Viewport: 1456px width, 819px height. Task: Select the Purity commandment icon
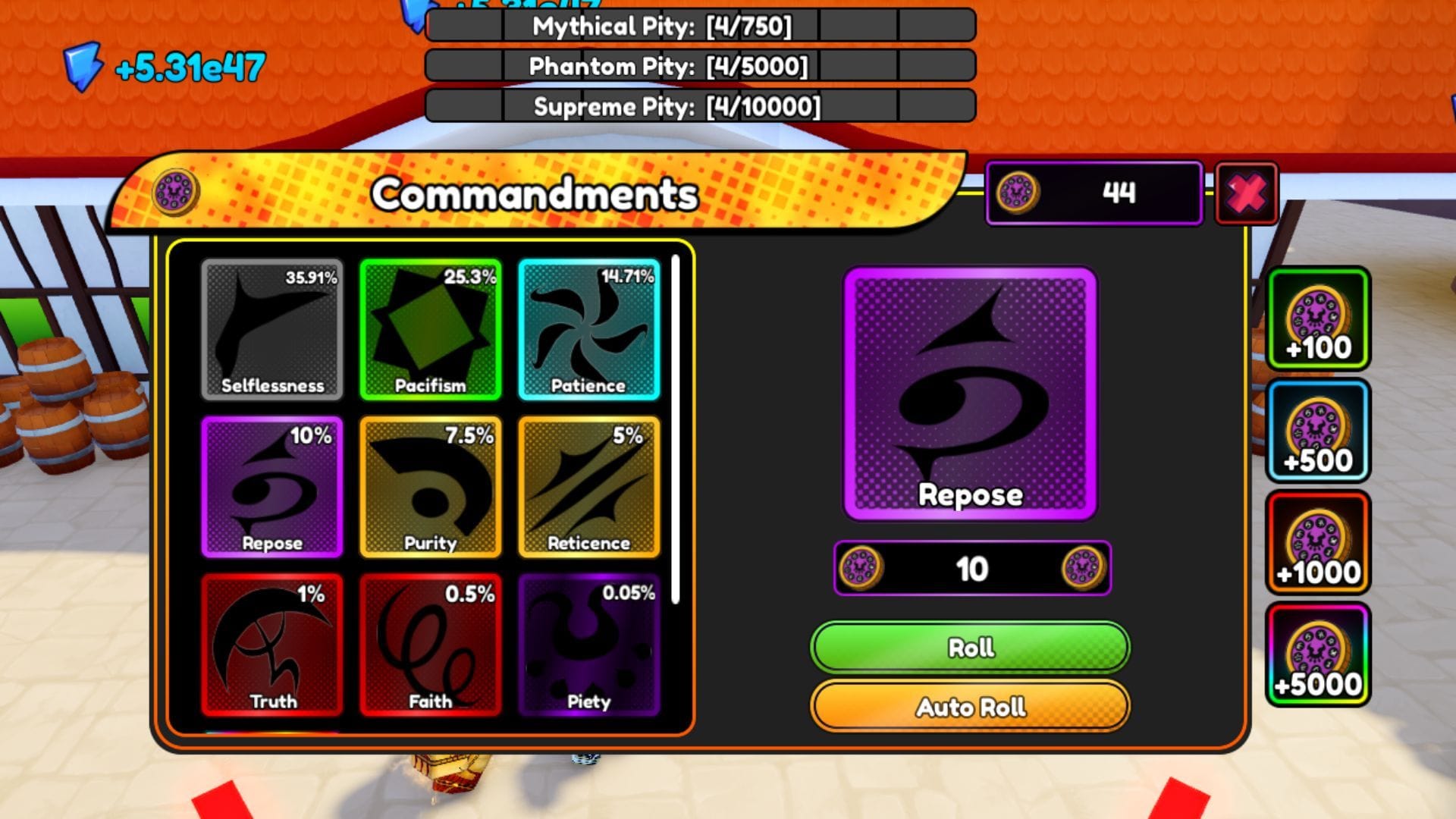430,488
